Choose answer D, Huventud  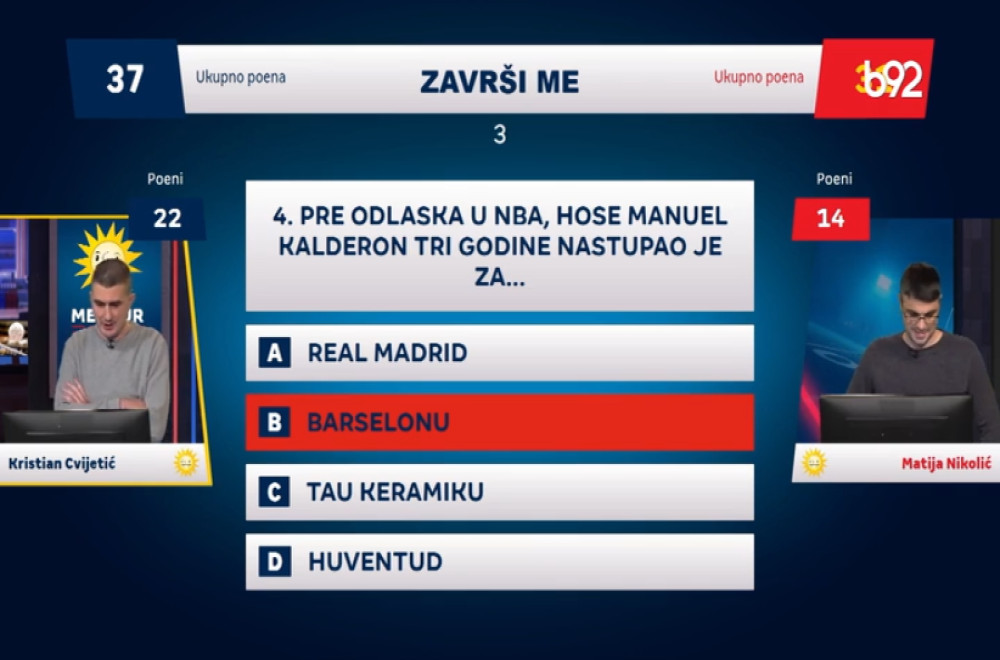(x=499, y=562)
